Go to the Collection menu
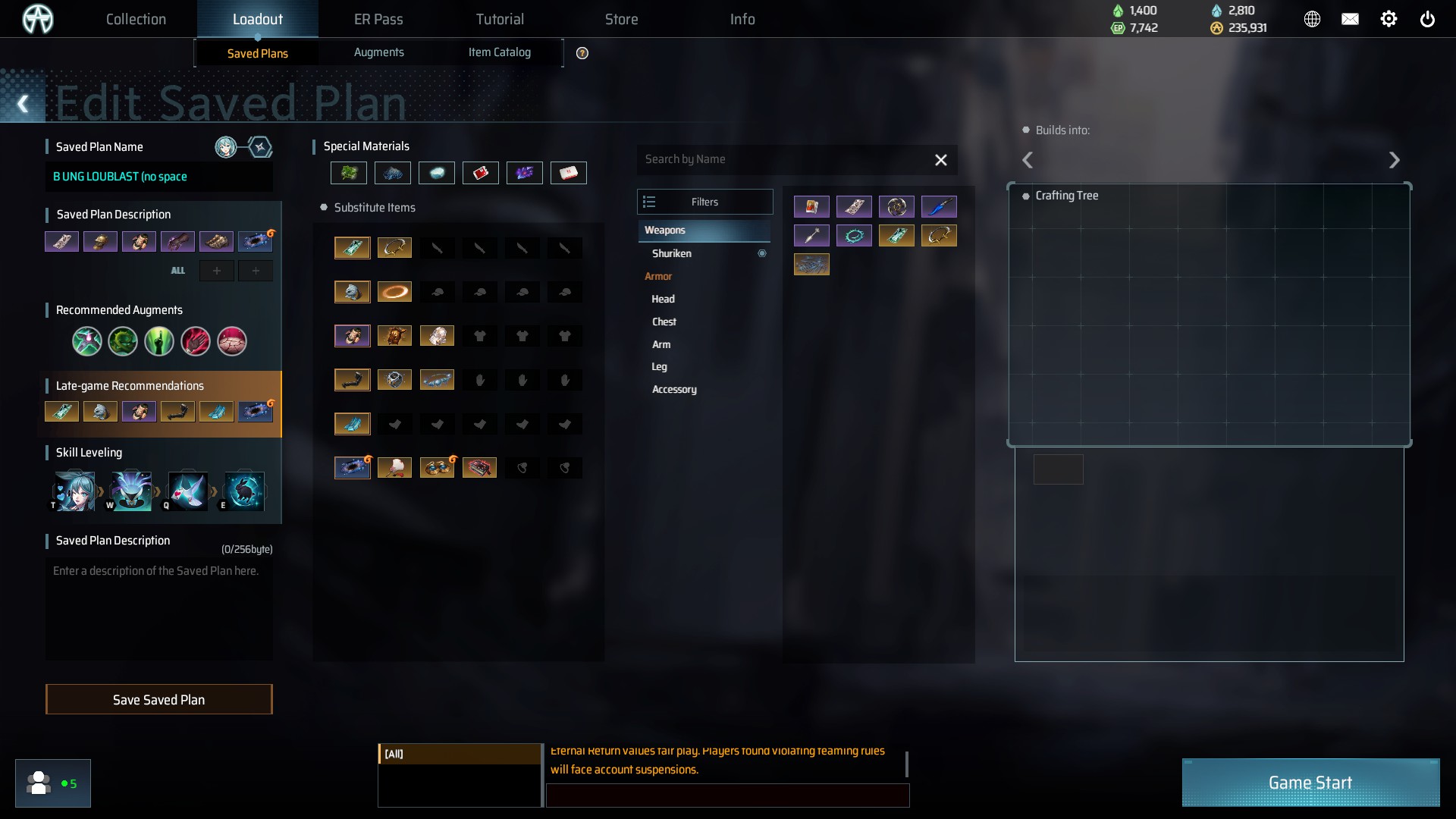Viewport: 1456px width, 819px height. (x=136, y=19)
